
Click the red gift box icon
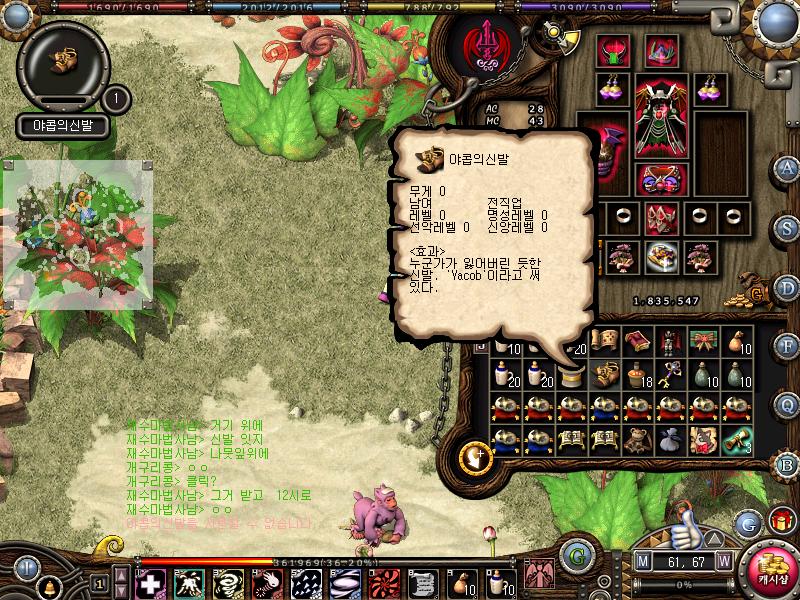click(x=780, y=521)
